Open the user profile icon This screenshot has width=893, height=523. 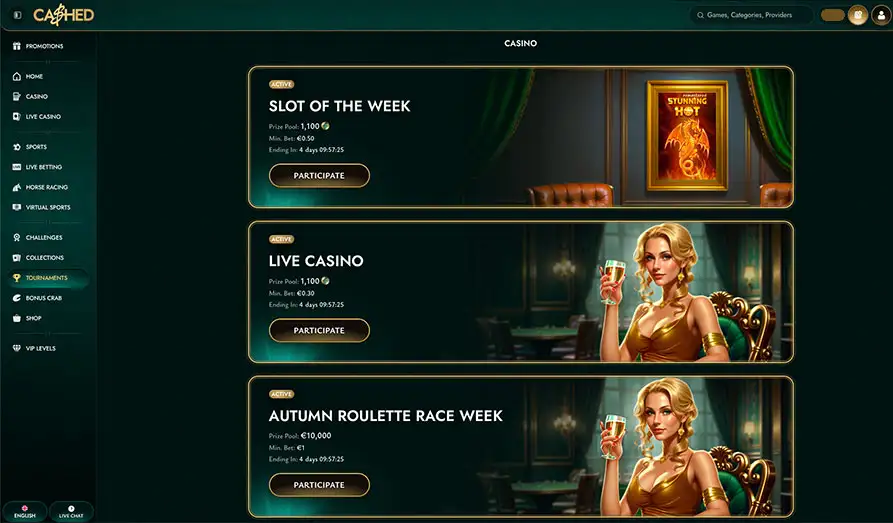(880, 15)
